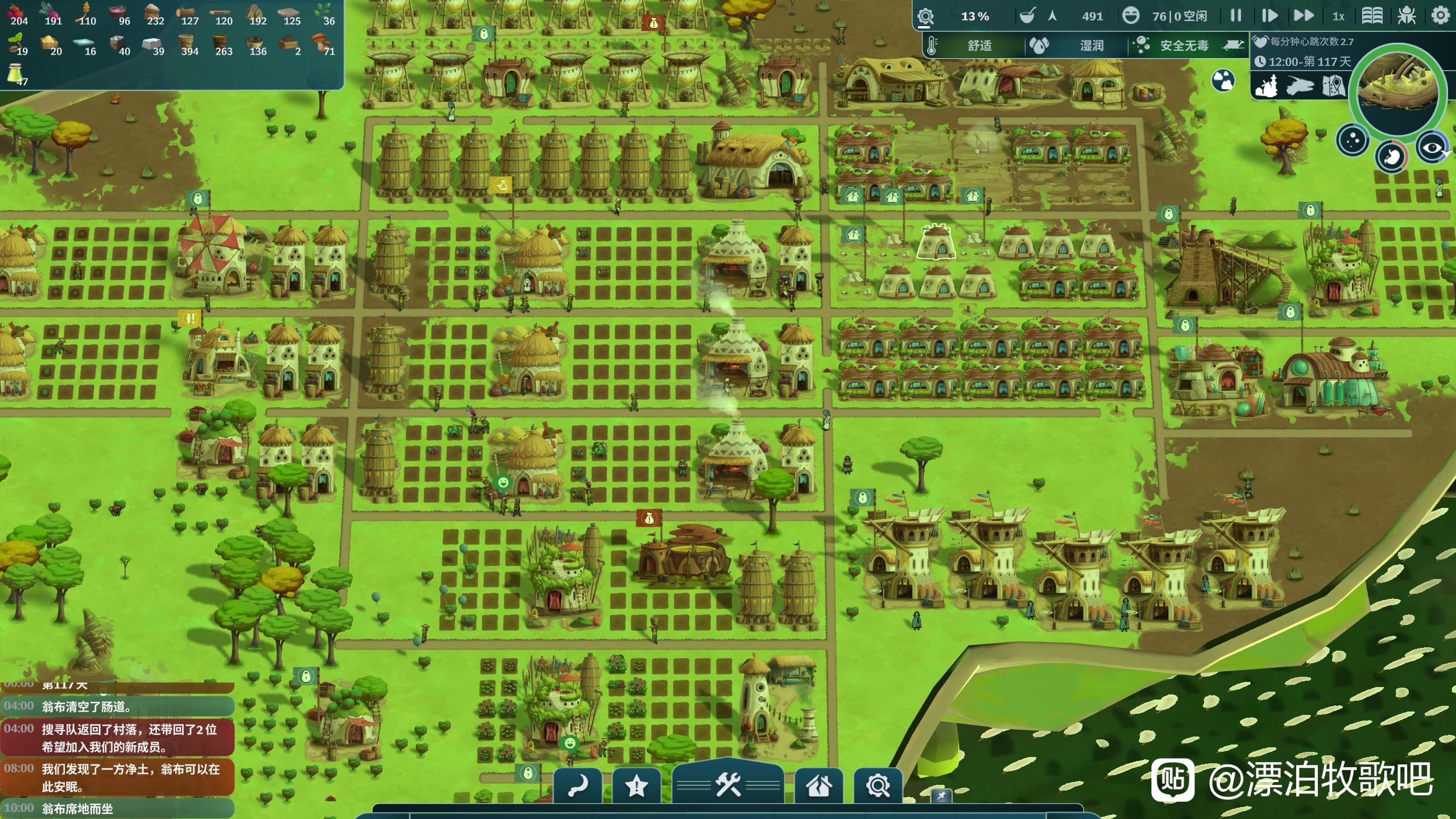Pause the game

tap(1235, 16)
